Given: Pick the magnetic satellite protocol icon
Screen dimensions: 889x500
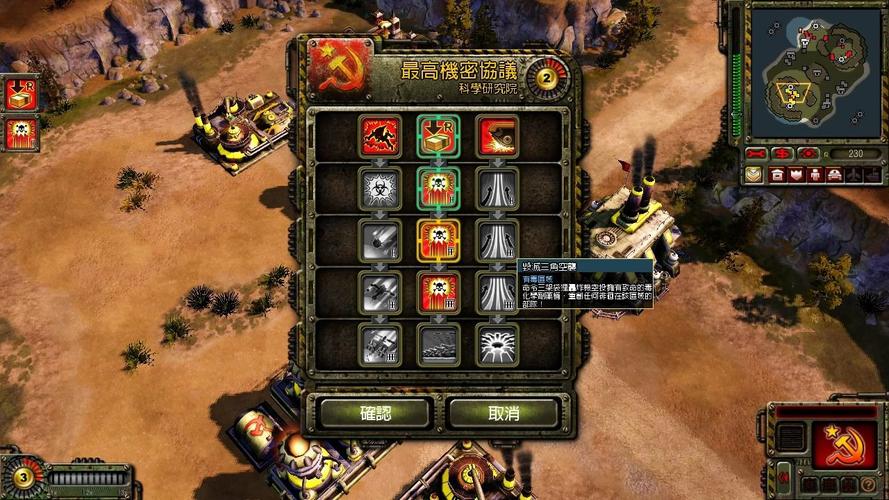Looking at the screenshot, I should 496,135.
